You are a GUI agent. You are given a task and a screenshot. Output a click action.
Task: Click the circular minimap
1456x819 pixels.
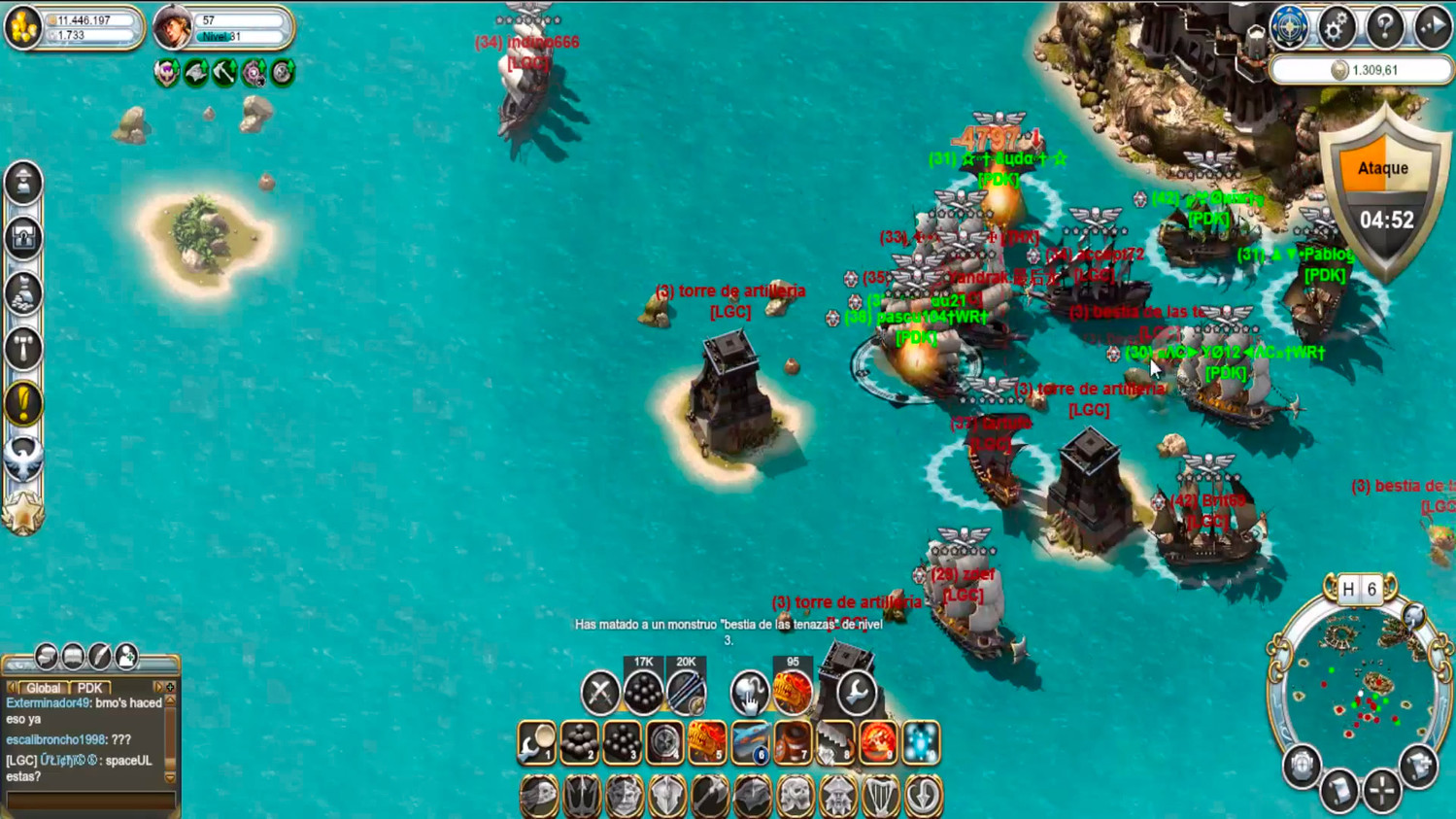pos(1359,689)
